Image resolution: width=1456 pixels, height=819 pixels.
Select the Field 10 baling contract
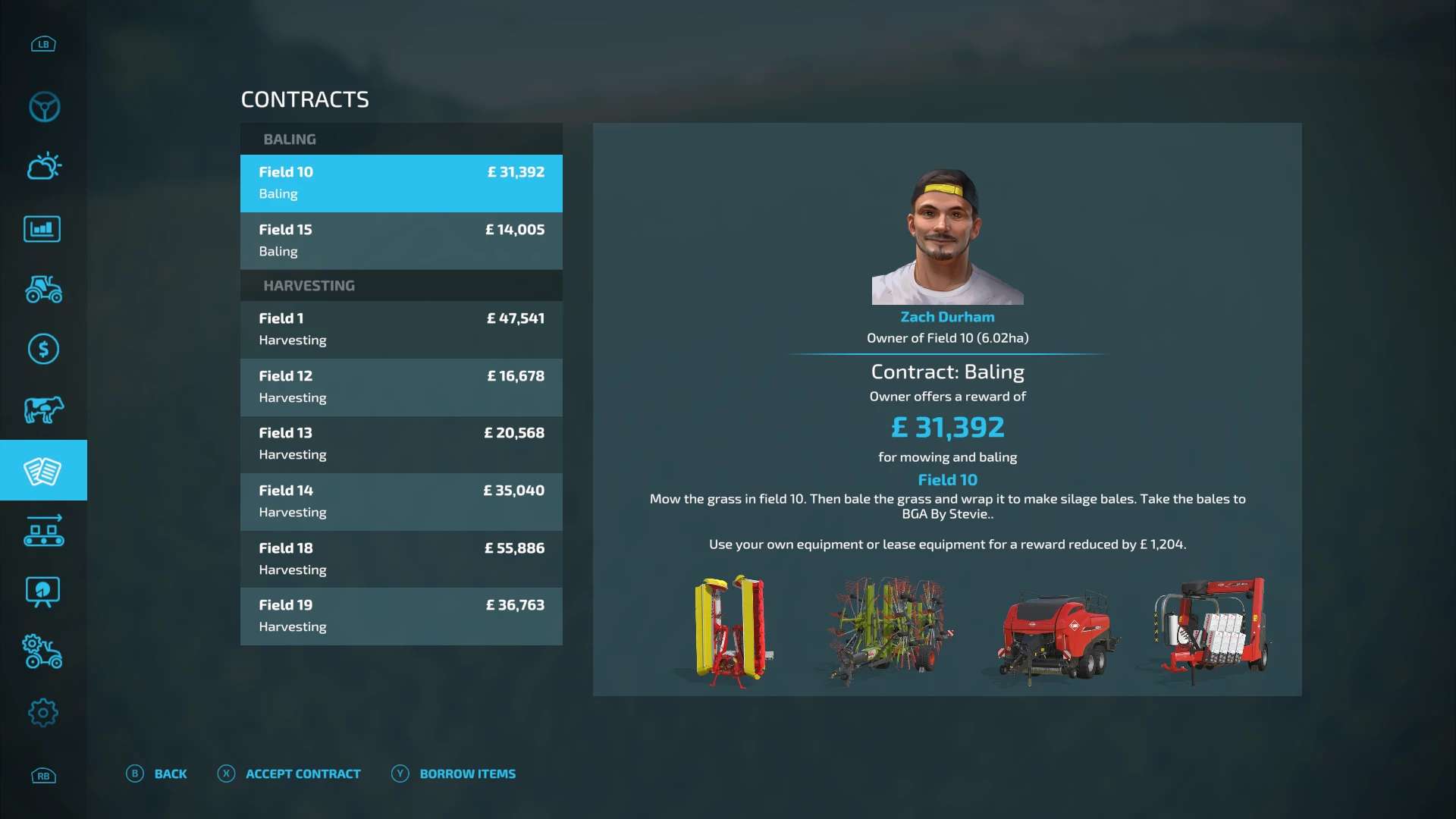click(x=401, y=183)
